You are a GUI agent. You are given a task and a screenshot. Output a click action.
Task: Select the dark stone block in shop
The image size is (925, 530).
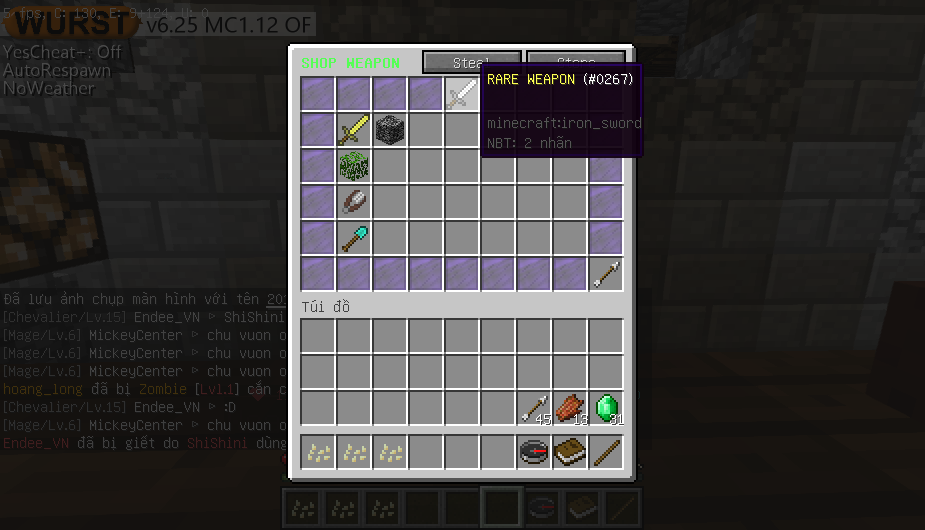point(389,130)
